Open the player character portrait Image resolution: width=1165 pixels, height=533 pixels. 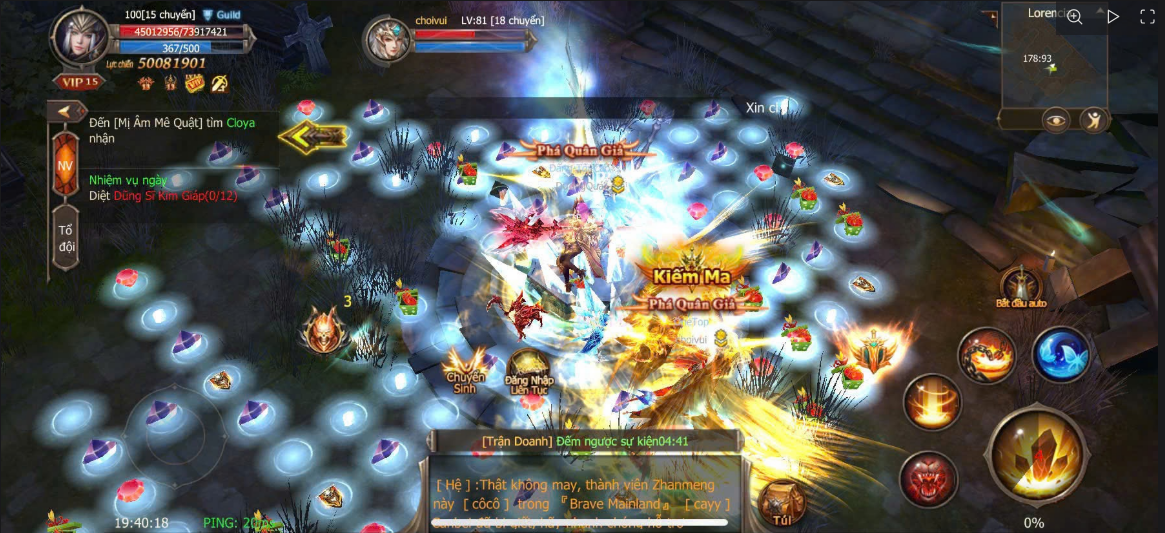[x=81, y=38]
